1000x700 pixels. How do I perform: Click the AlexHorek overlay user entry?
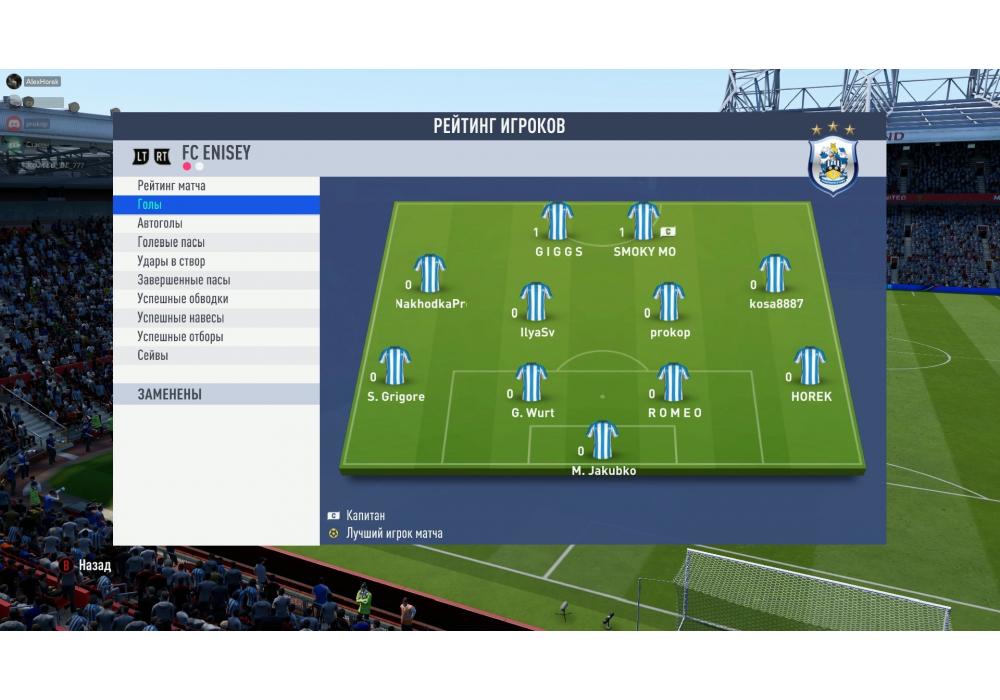click(x=42, y=81)
